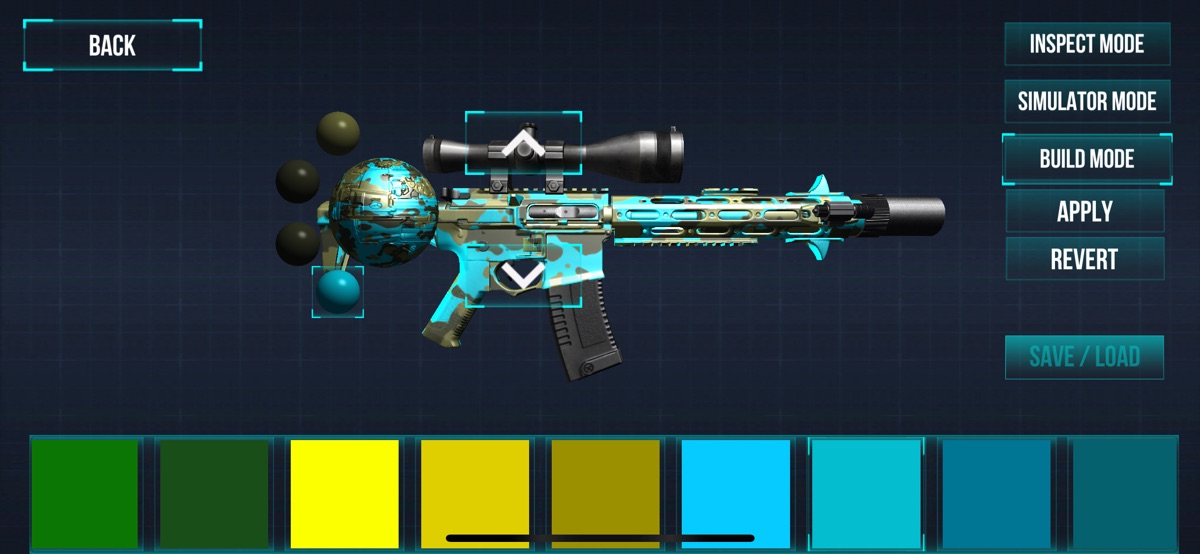Switch to Simulator Mode
The image size is (1200, 554).
tap(1086, 101)
